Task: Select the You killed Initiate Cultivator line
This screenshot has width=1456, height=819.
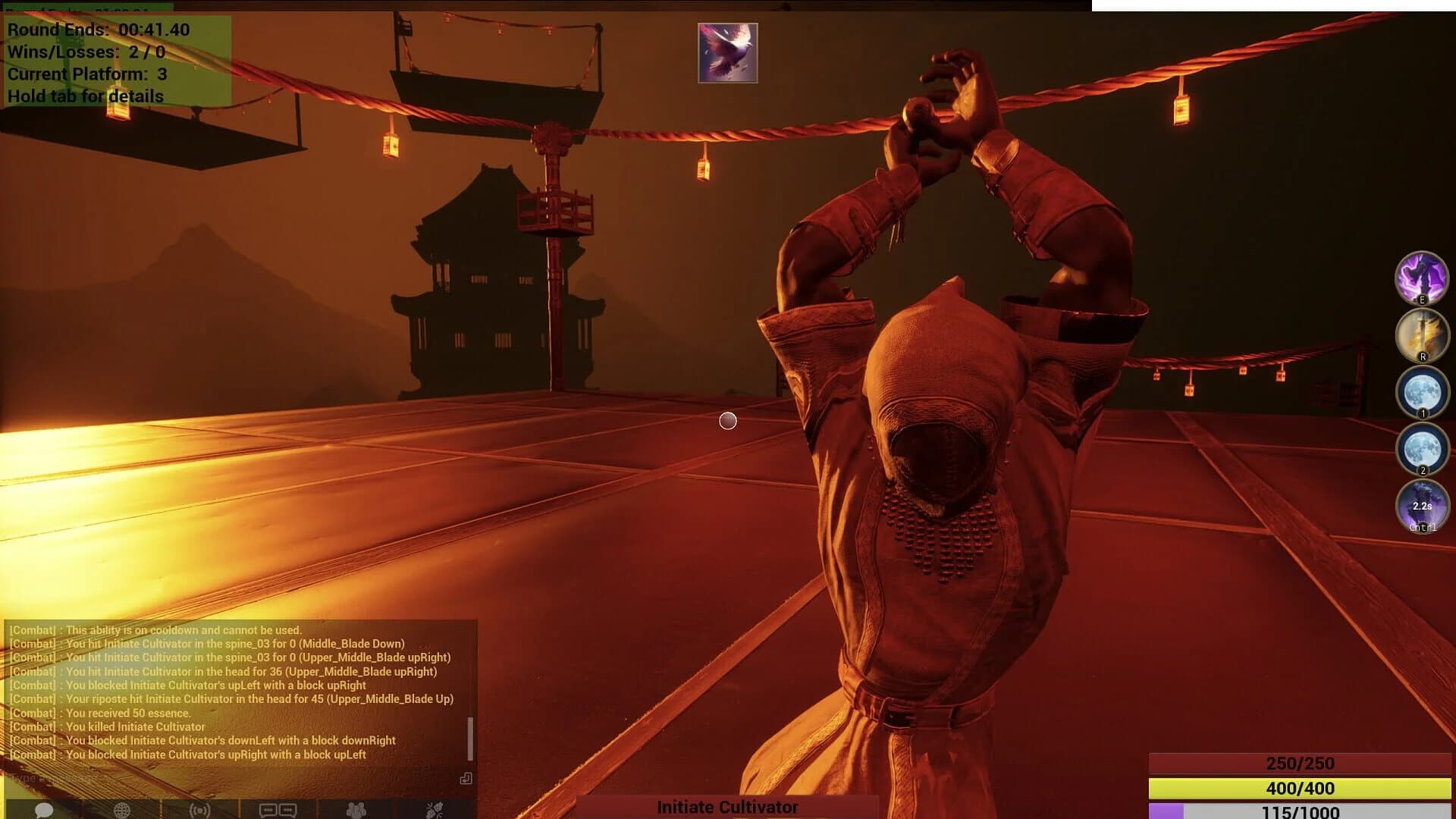Action: pos(106,726)
